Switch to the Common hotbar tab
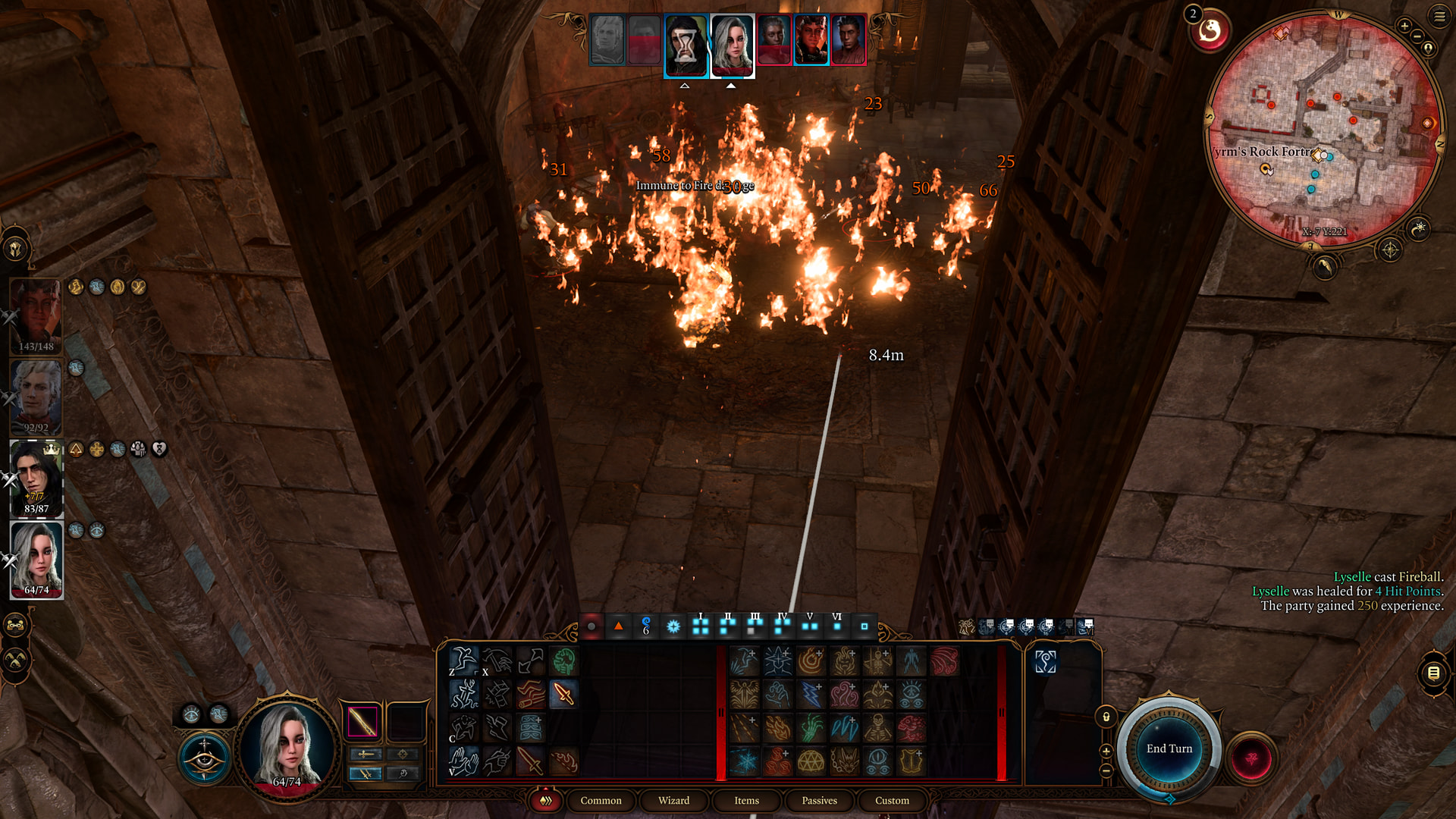1456x819 pixels. [x=601, y=800]
